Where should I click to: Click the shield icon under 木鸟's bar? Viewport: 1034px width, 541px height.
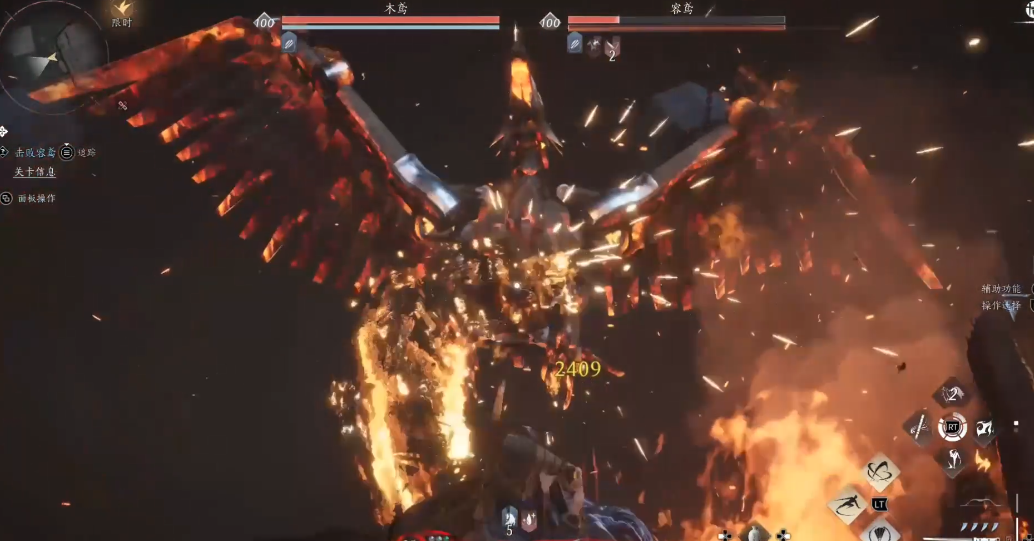pyautogui.click(x=288, y=41)
